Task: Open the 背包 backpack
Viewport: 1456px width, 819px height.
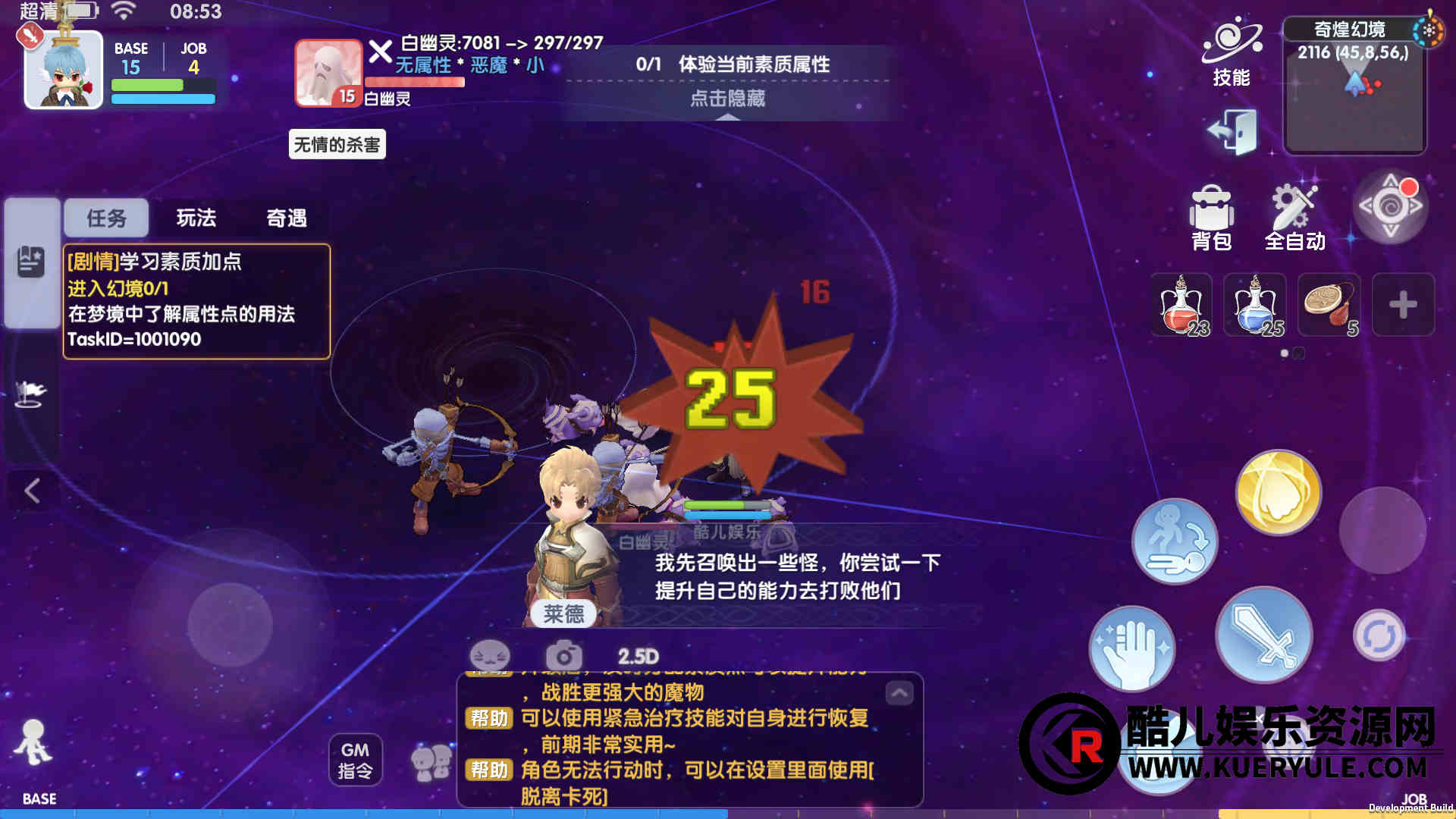Action: tap(1211, 218)
